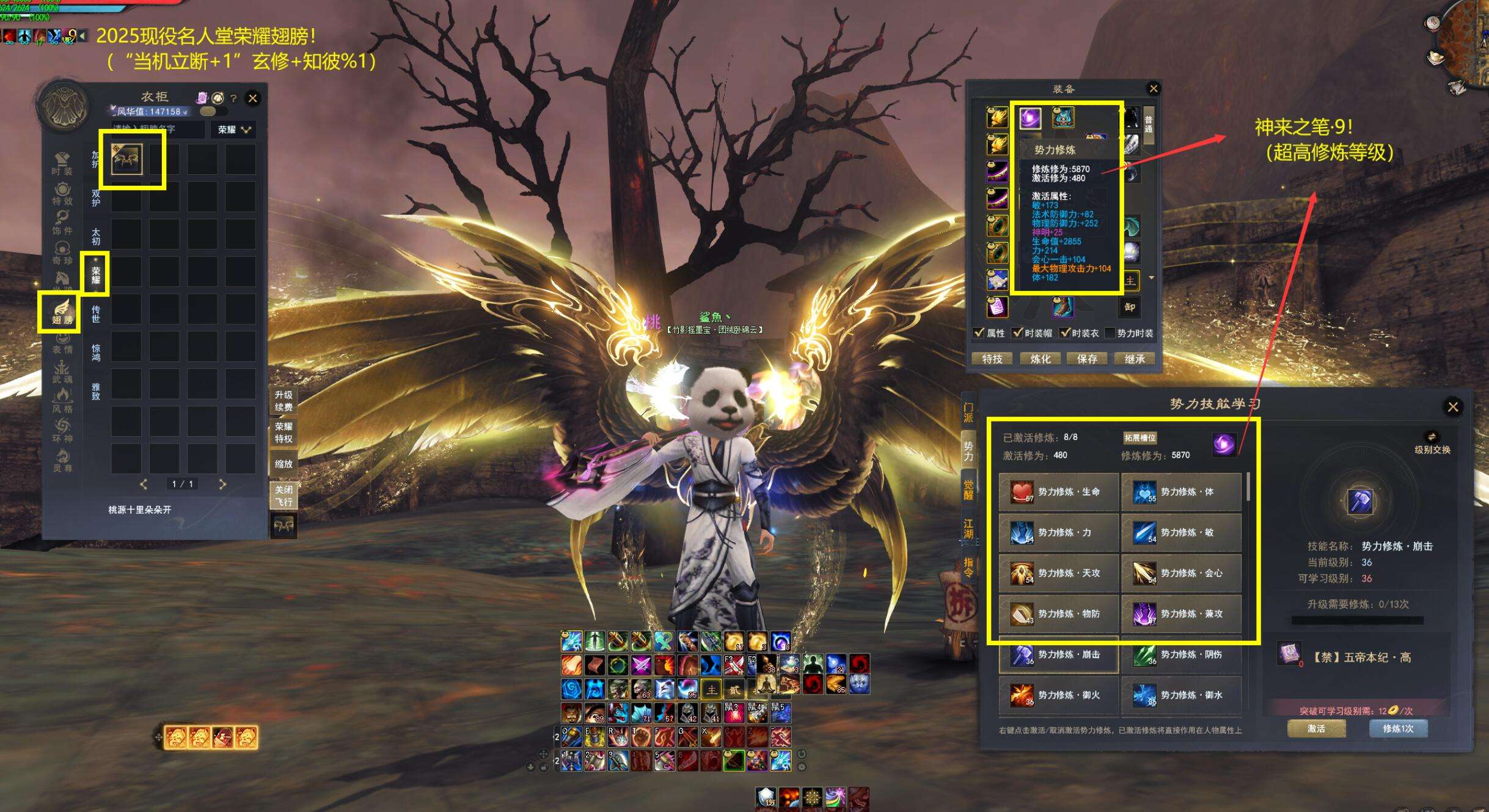Toggle the 势力时装 checkbox

pyautogui.click(x=1110, y=333)
